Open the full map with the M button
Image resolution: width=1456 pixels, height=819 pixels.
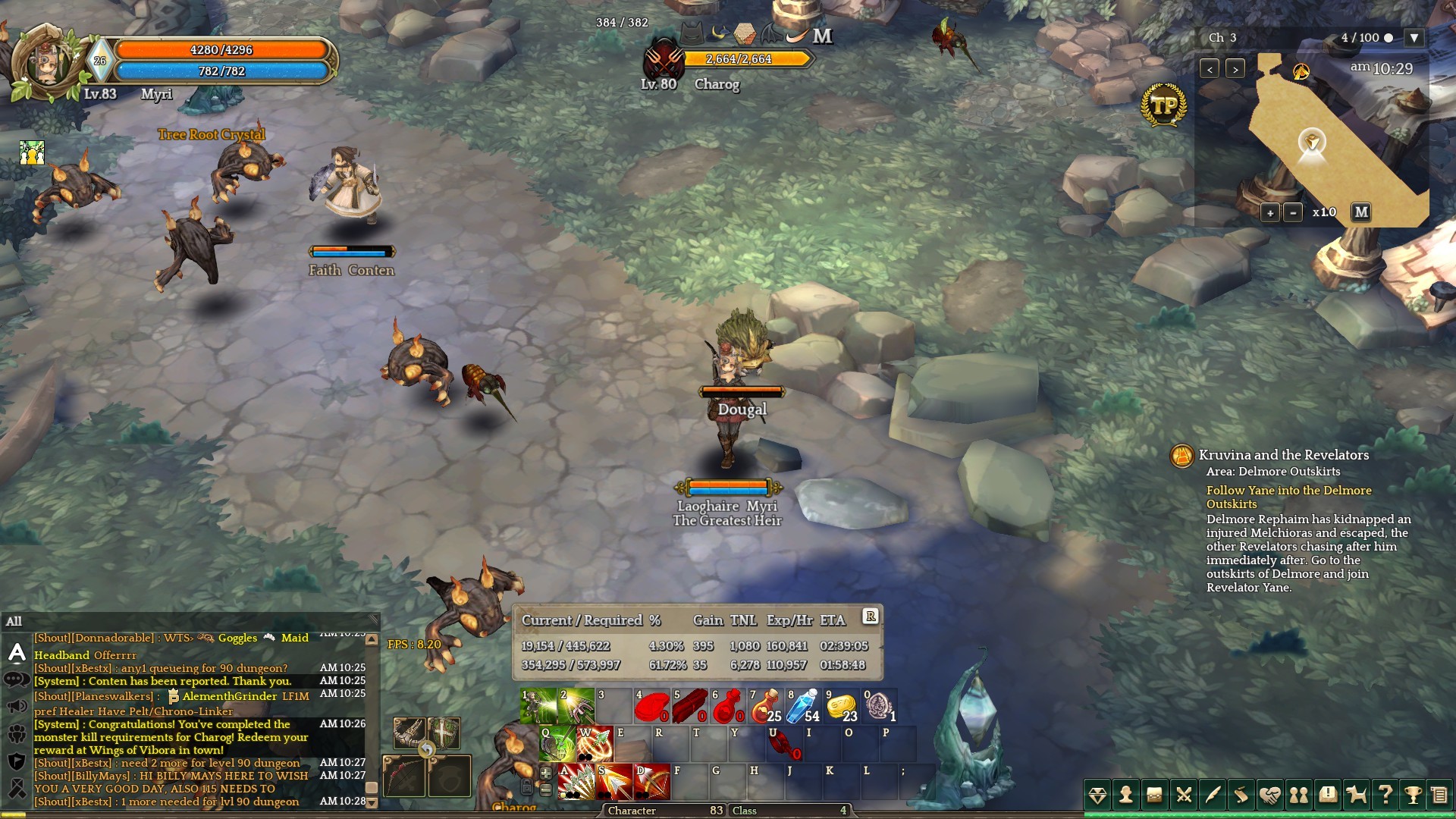(1361, 212)
